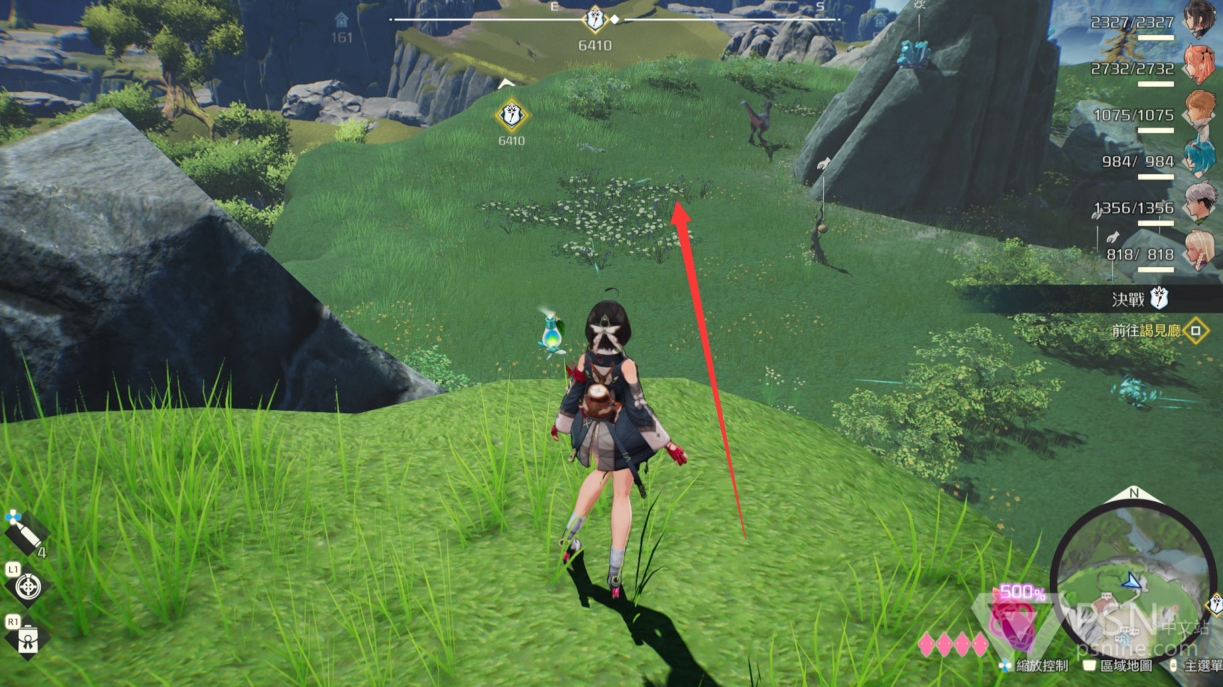Select the teal-haired party member portrait
Viewport: 1223px width, 687px height.
click(x=1199, y=156)
